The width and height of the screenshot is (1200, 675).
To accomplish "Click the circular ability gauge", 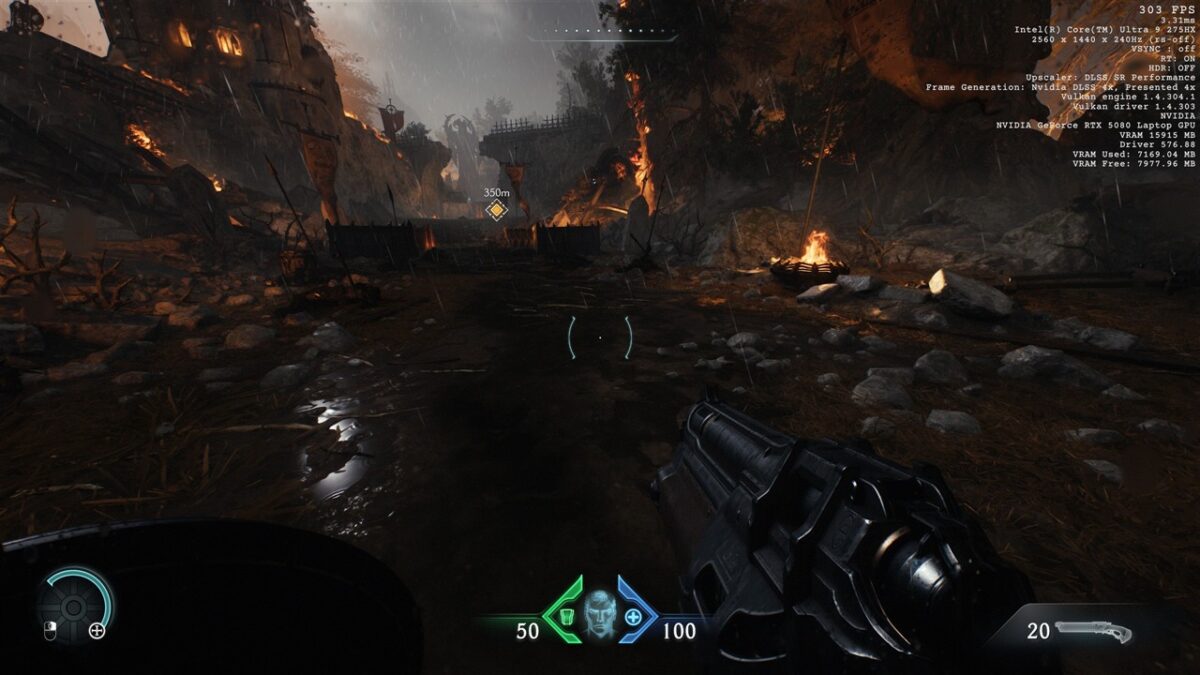I will click(x=74, y=604).
